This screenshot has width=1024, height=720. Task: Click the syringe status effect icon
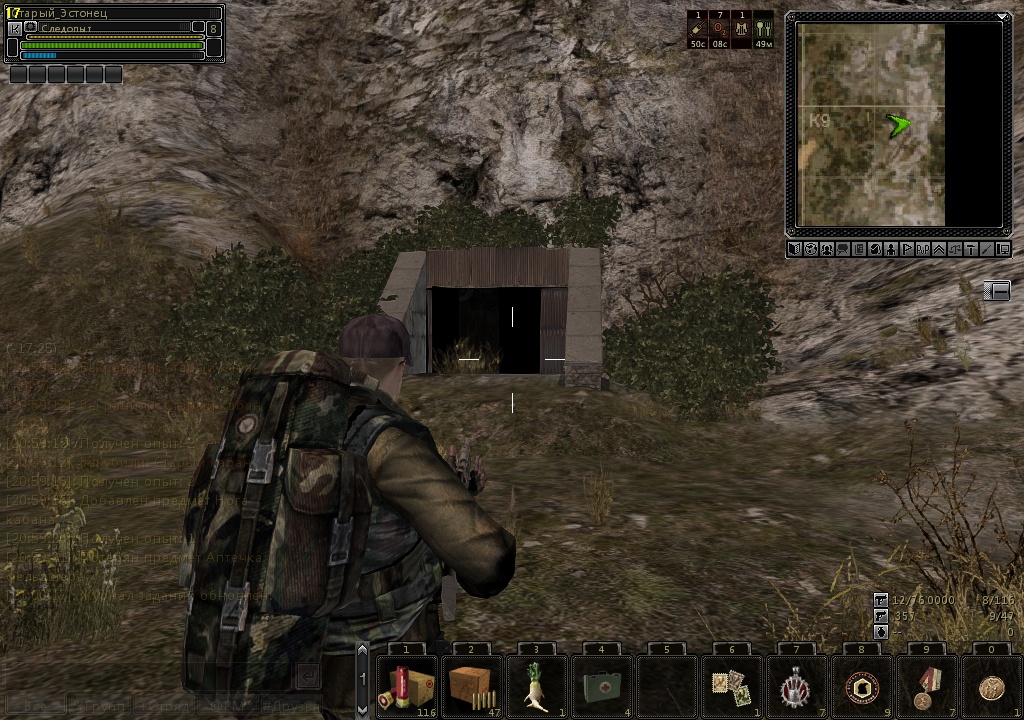698,31
